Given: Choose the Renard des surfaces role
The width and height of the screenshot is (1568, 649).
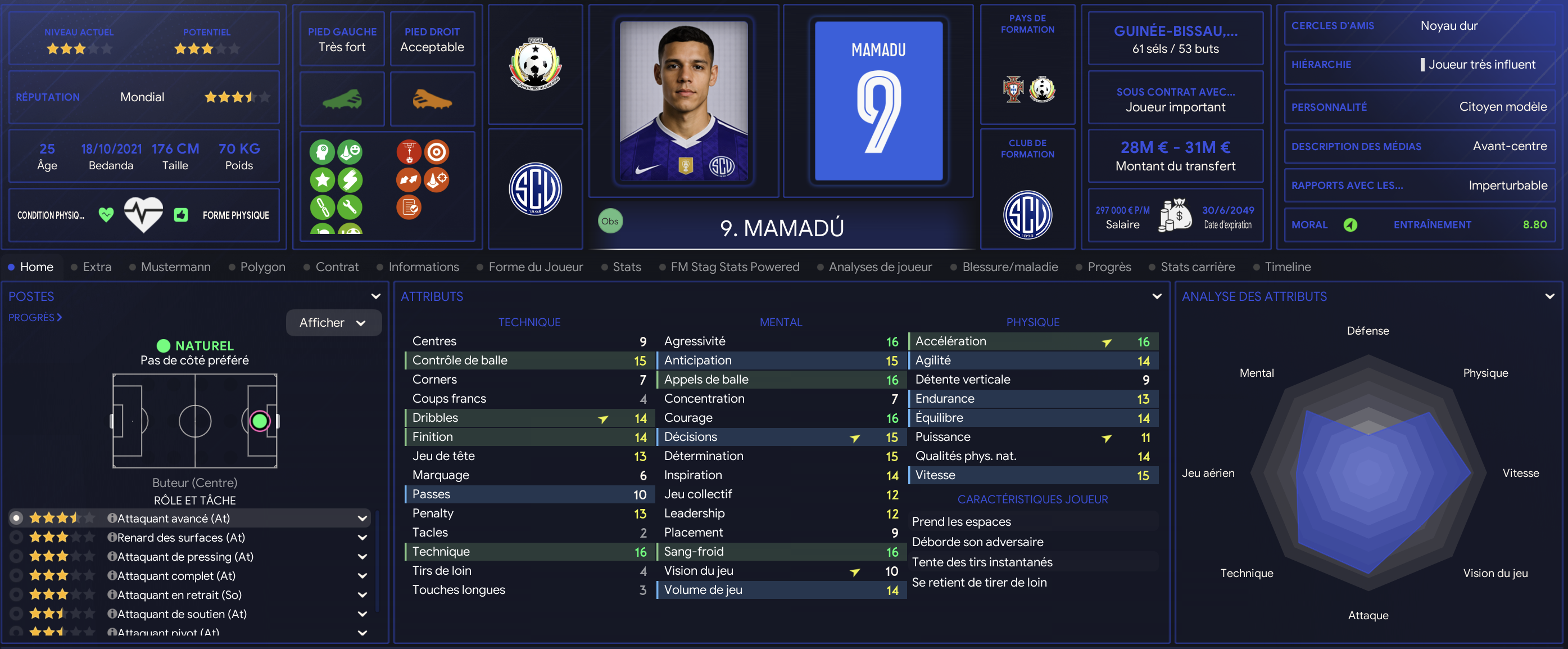Looking at the screenshot, I should point(181,538).
